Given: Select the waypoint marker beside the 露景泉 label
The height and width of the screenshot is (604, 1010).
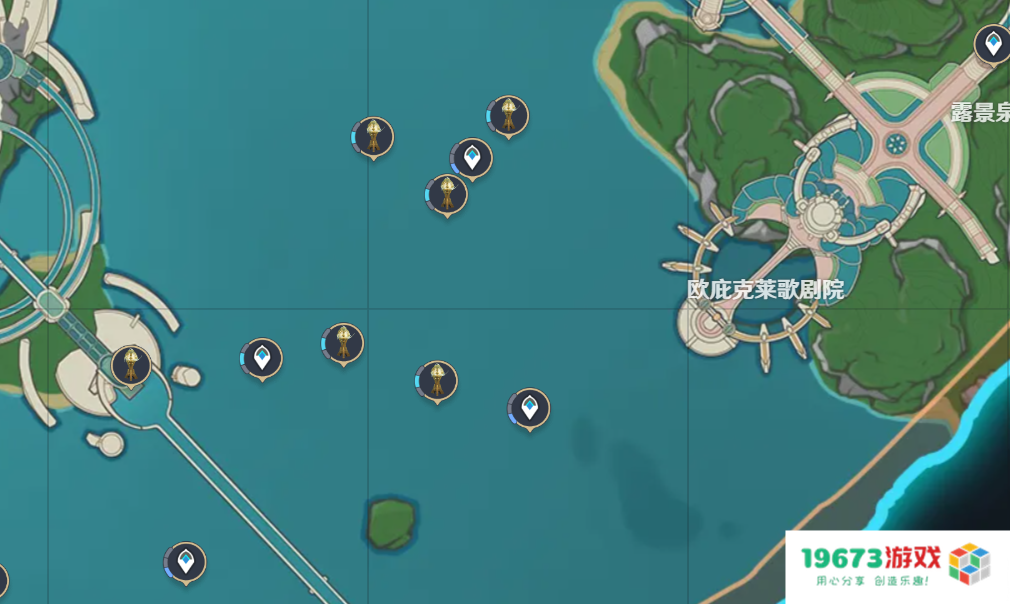Looking at the screenshot, I should pyautogui.click(x=993, y=45).
